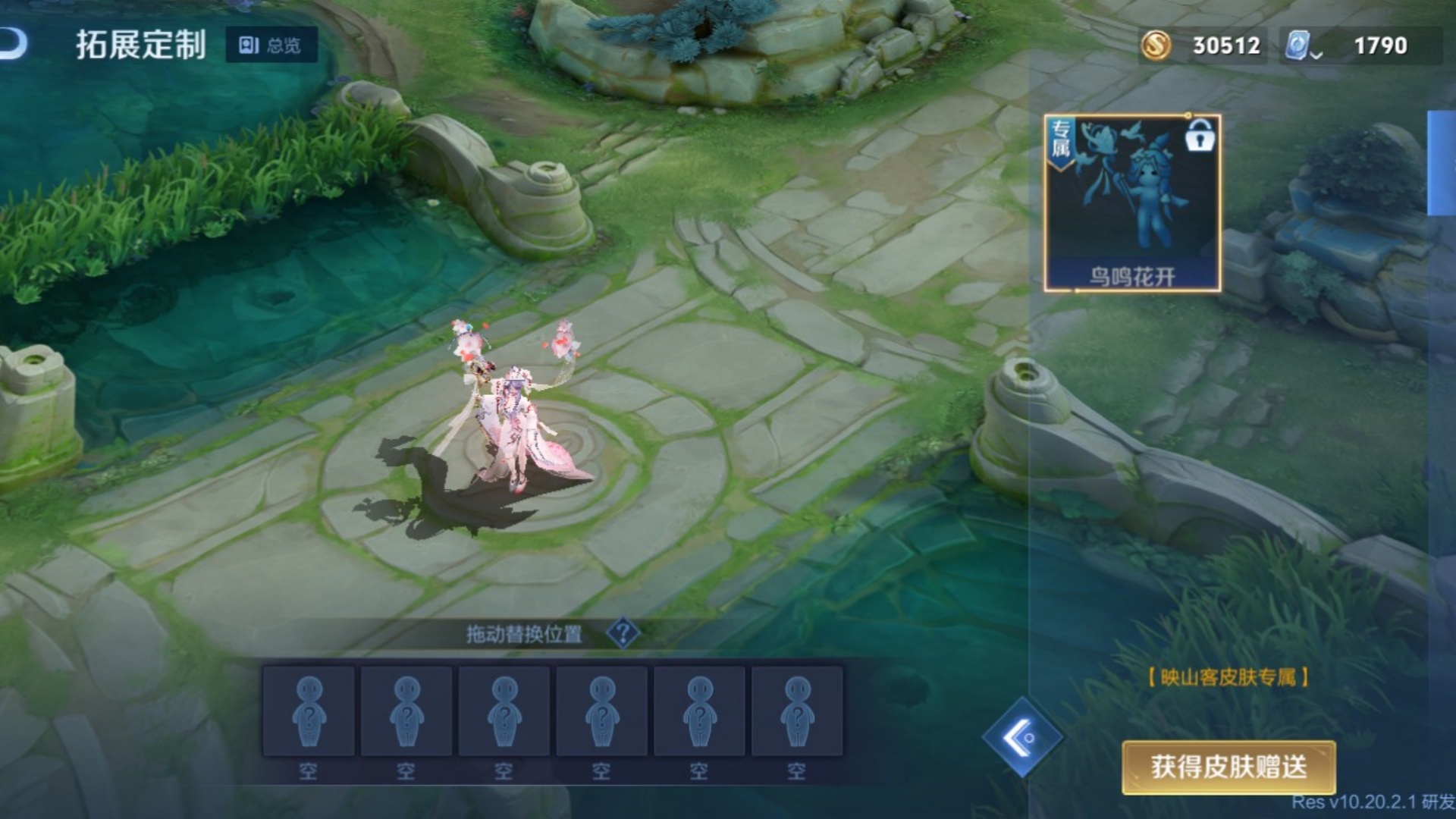Open the 总览 overview panel
This screenshot has width=1456, height=819.
point(271,45)
